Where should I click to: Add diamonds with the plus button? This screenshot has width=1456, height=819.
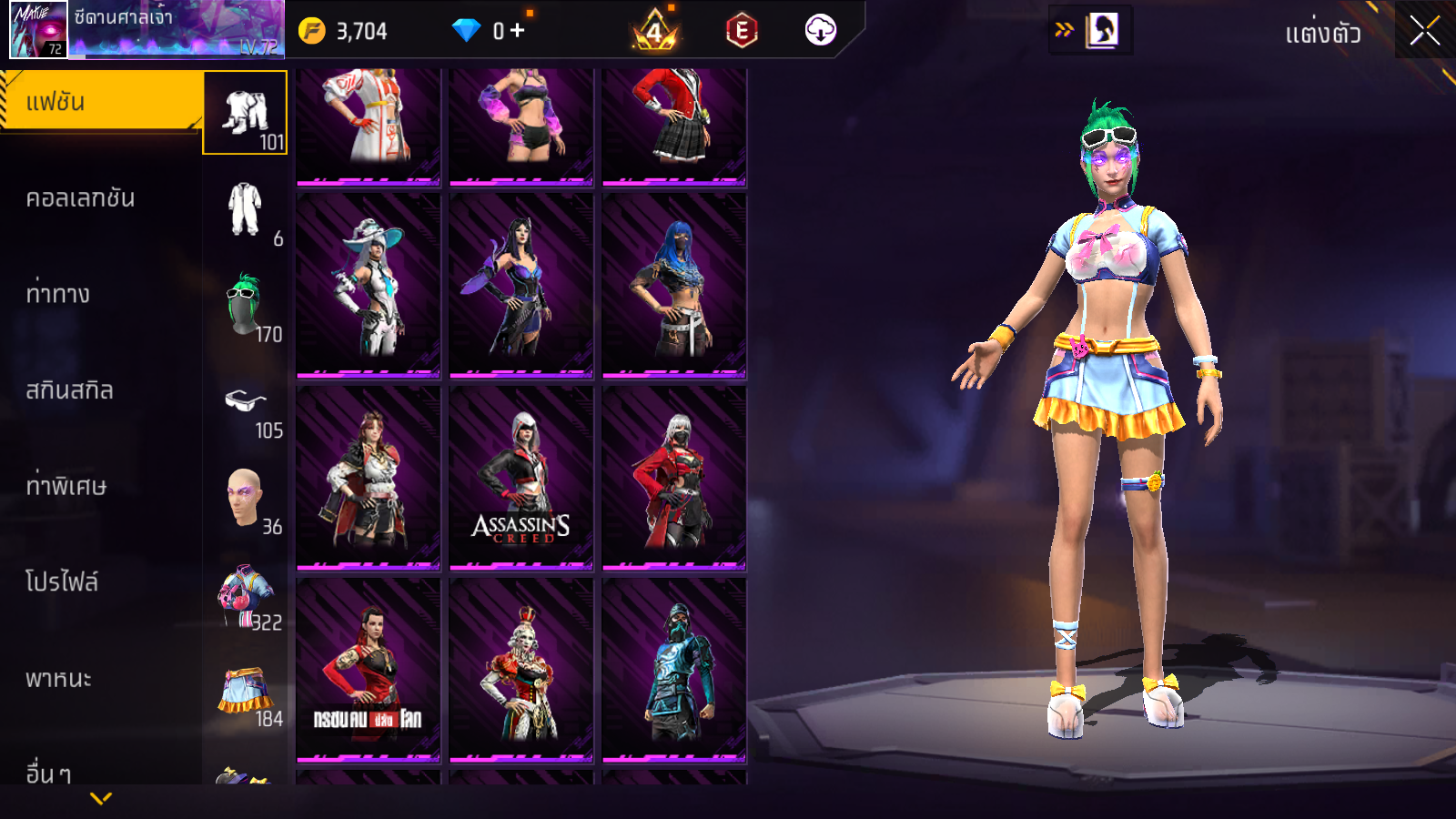(x=517, y=31)
